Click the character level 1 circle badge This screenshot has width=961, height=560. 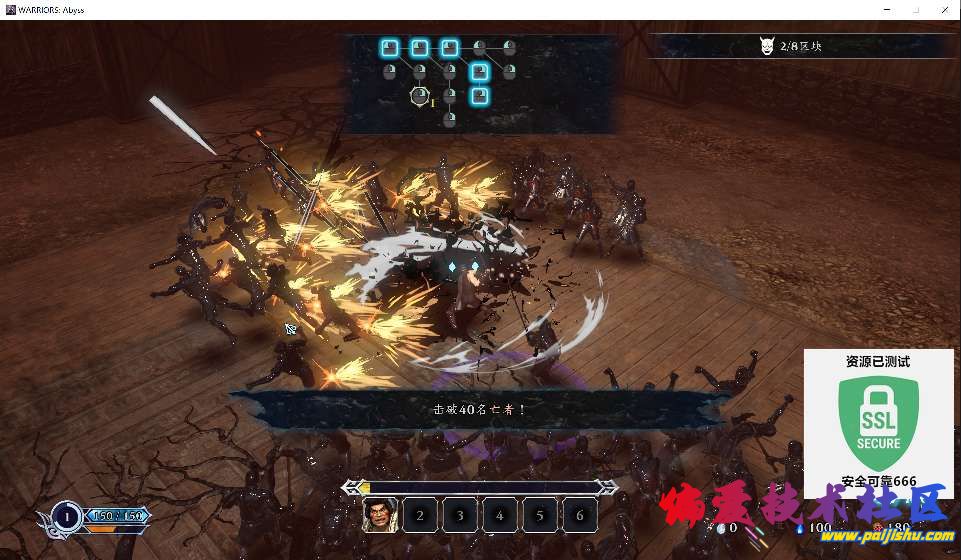(66, 516)
